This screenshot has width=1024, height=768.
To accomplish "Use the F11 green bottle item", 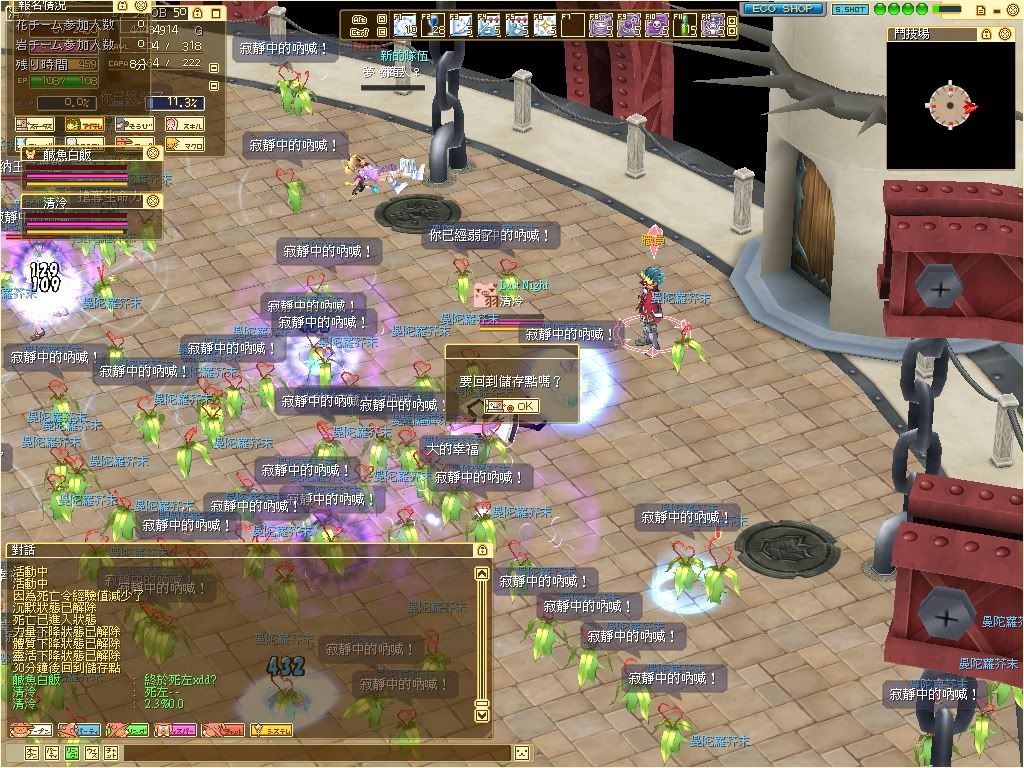I will (683, 24).
